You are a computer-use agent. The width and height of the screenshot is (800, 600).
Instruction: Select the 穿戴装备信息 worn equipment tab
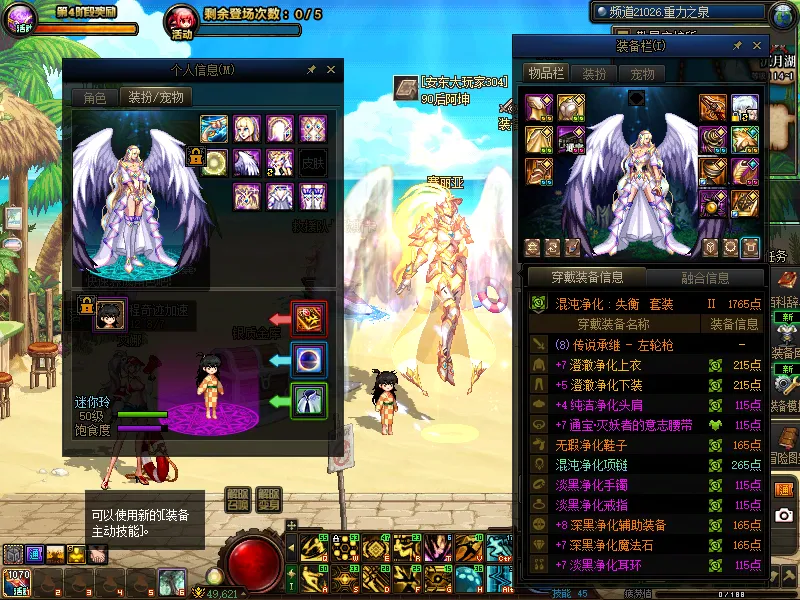(587, 278)
